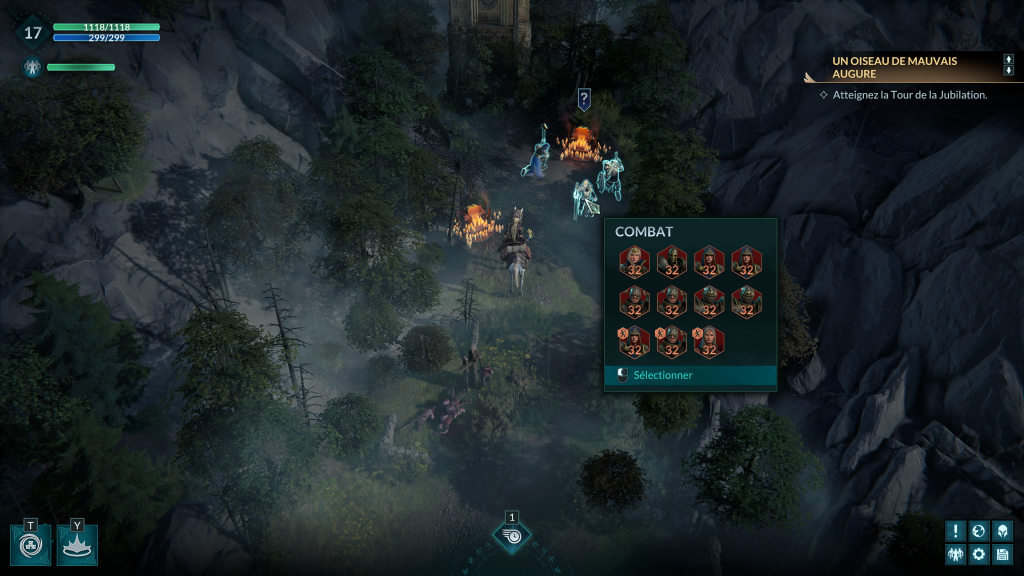Click the time speed indicator at bottom center
Image resolution: width=1024 pixels, height=576 pixels.
point(512,537)
